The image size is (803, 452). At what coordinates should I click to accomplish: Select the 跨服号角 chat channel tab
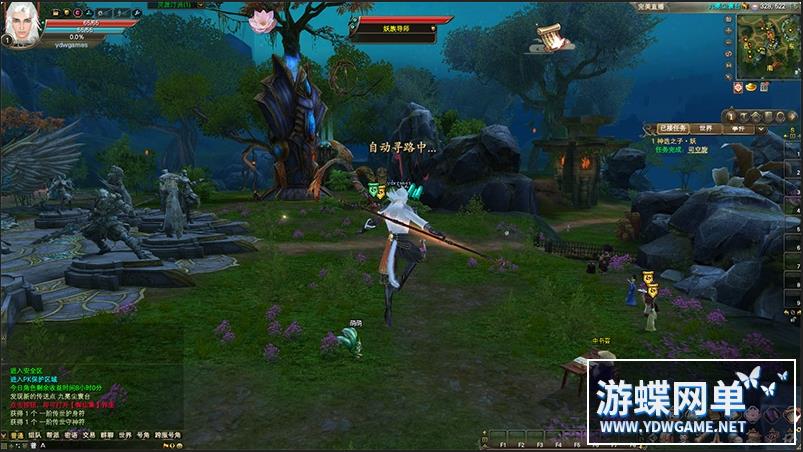(168, 435)
